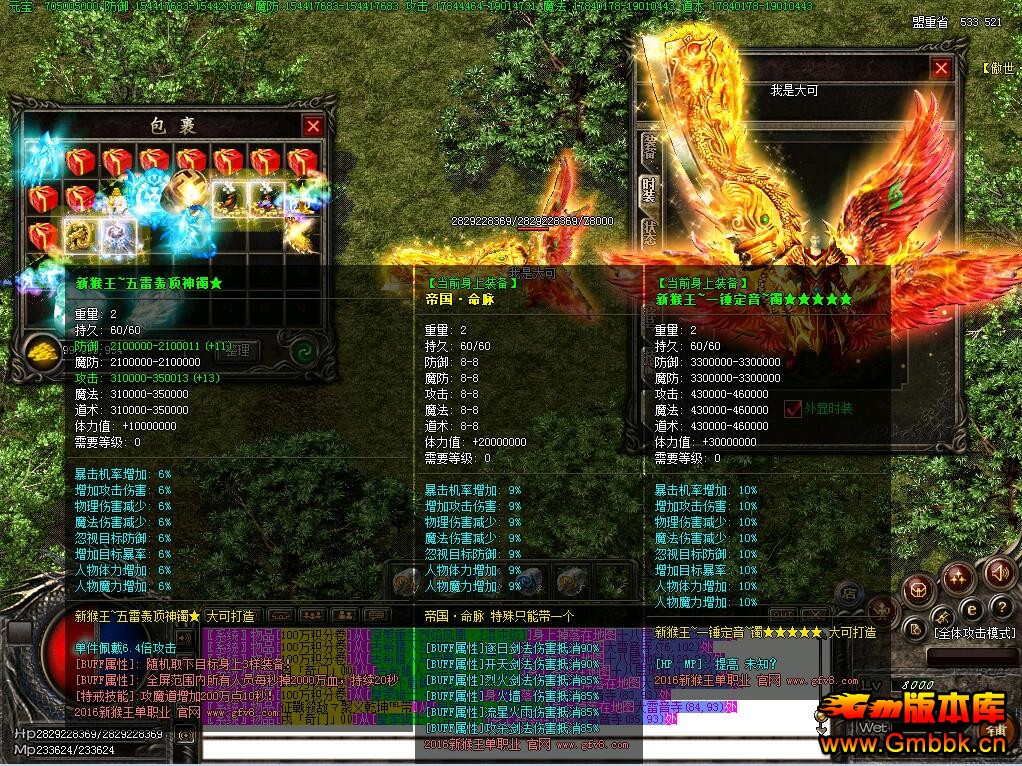Screen dimensions: 1022x766
Task: Select the gold dragon emblem item slot
Action: point(80,235)
